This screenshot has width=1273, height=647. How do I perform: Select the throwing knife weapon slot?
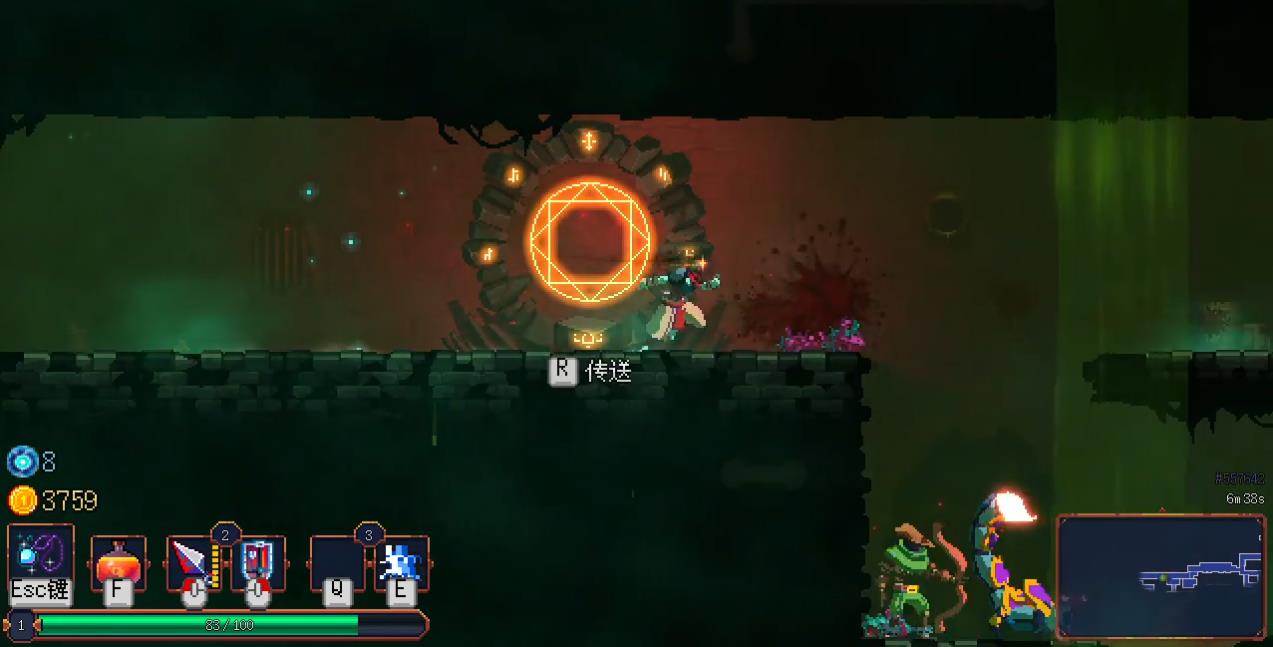pyautogui.click(x=192, y=561)
